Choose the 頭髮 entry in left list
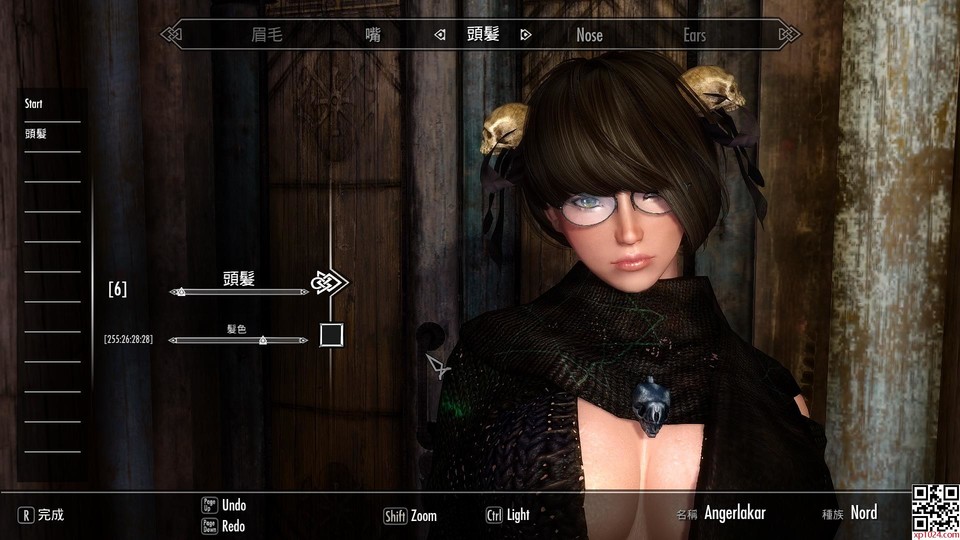 pos(37,133)
